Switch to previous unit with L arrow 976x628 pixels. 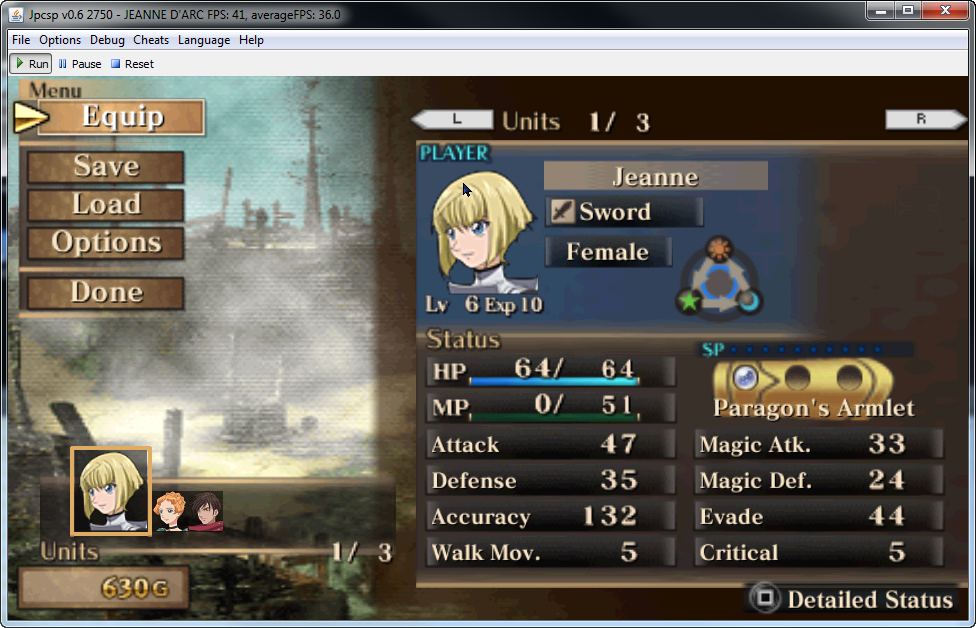(x=453, y=120)
